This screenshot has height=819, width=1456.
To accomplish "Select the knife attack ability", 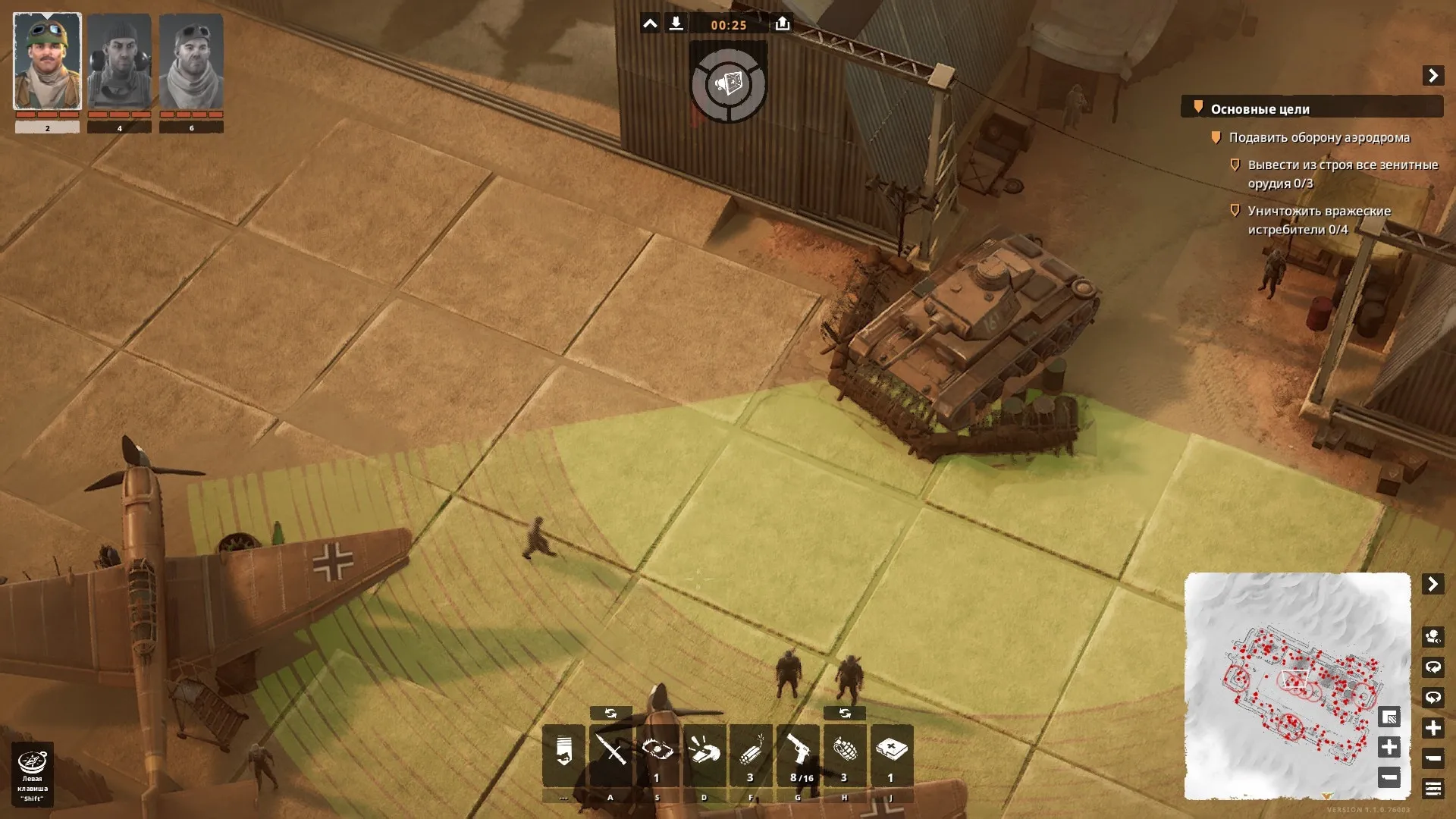I will (x=610, y=755).
